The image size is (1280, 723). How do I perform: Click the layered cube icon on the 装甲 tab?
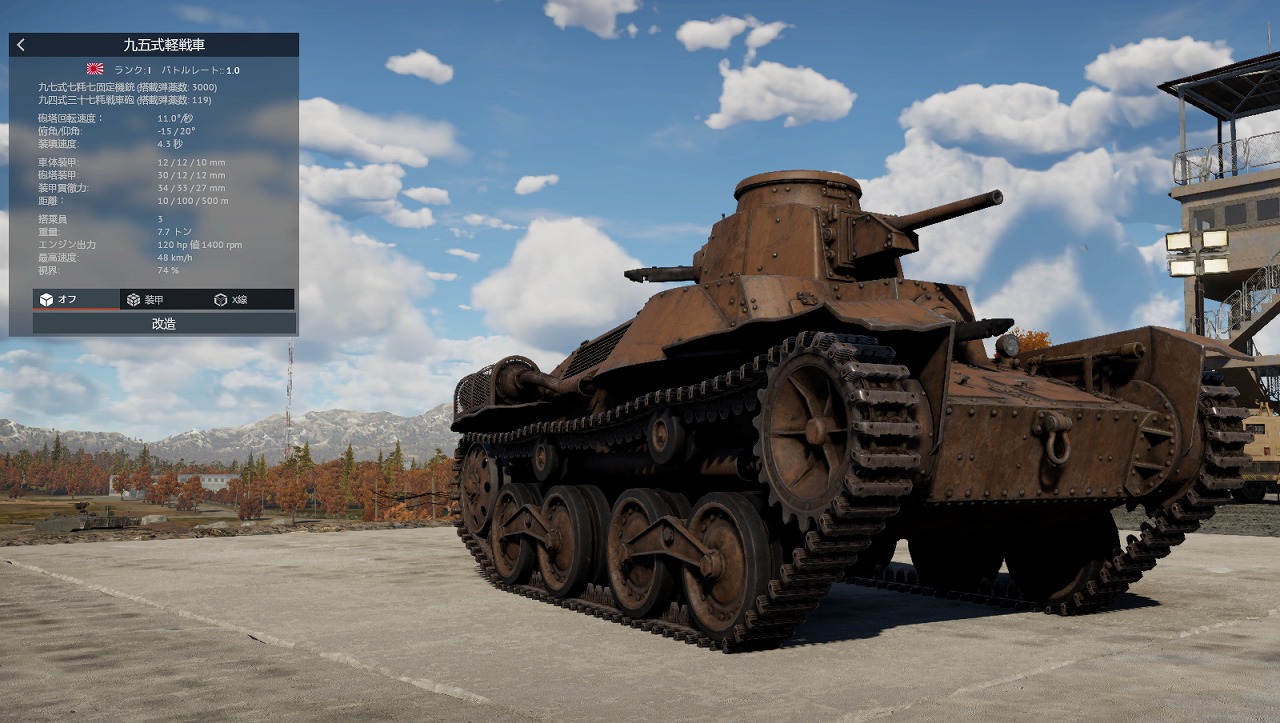pos(131,299)
